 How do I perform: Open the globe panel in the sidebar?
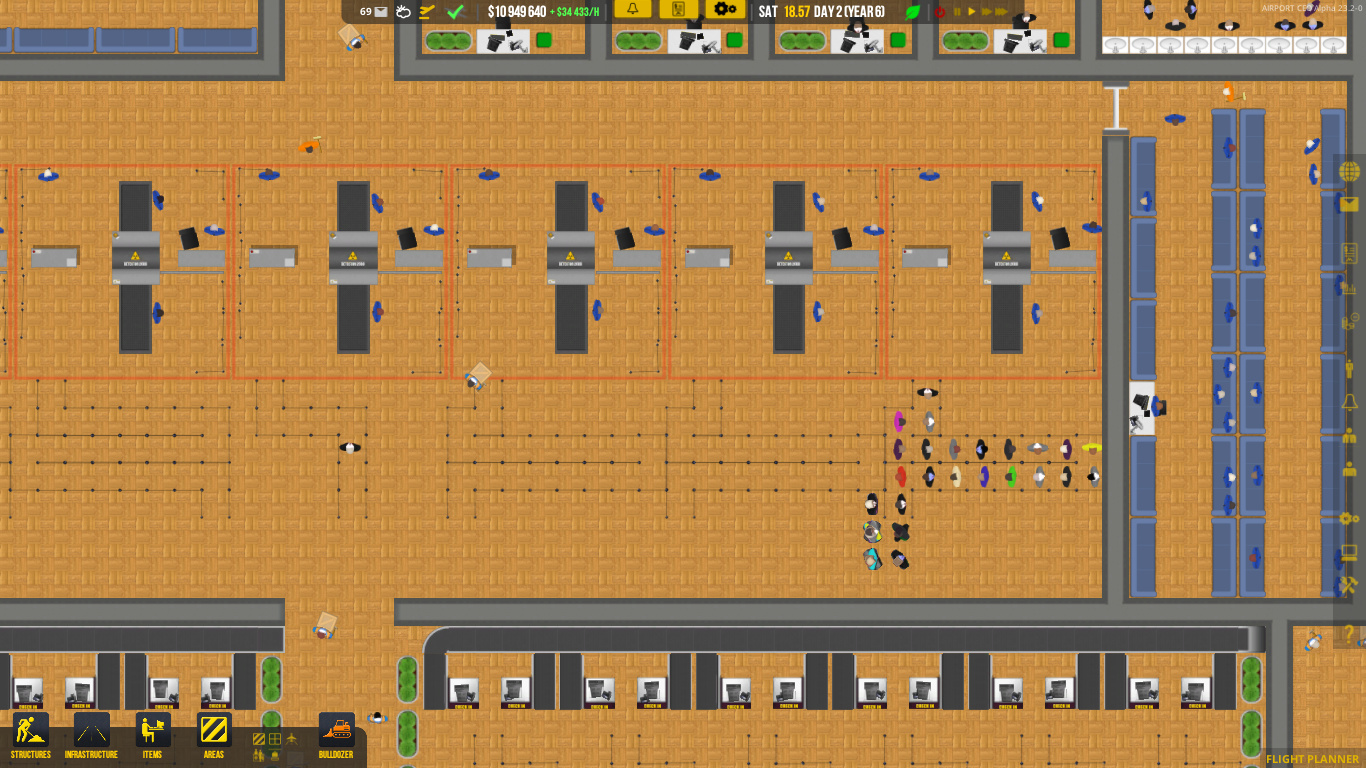pyautogui.click(x=1349, y=172)
